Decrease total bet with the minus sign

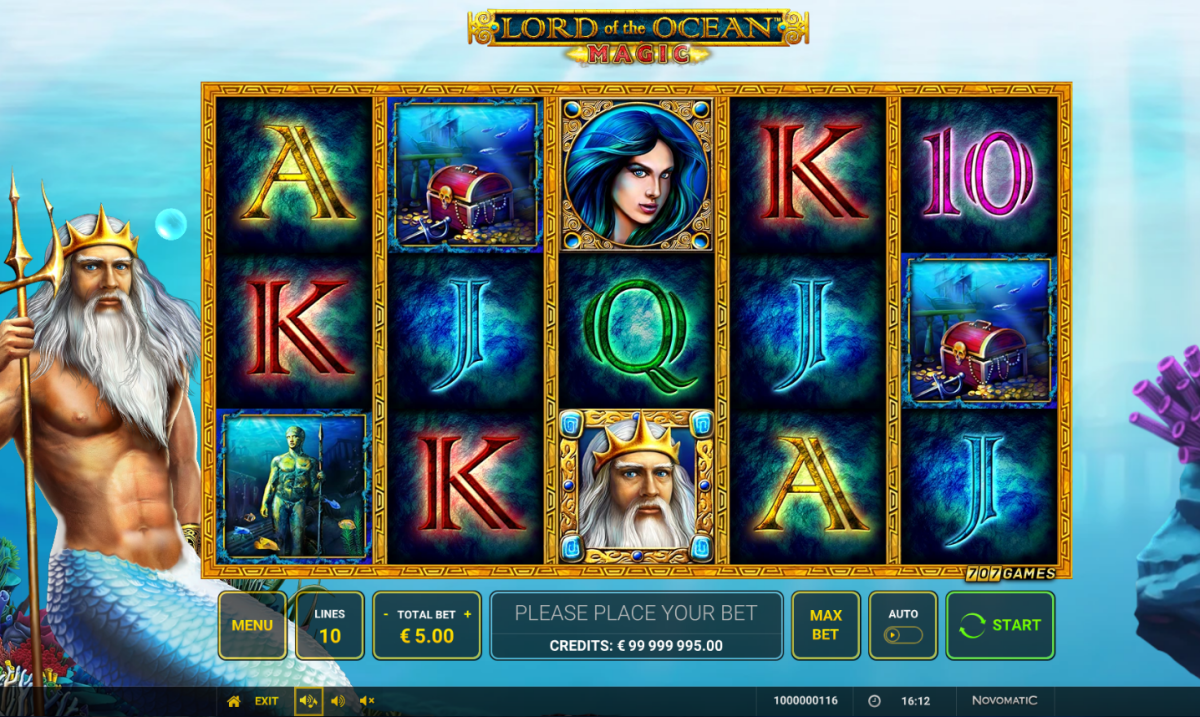click(x=386, y=614)
